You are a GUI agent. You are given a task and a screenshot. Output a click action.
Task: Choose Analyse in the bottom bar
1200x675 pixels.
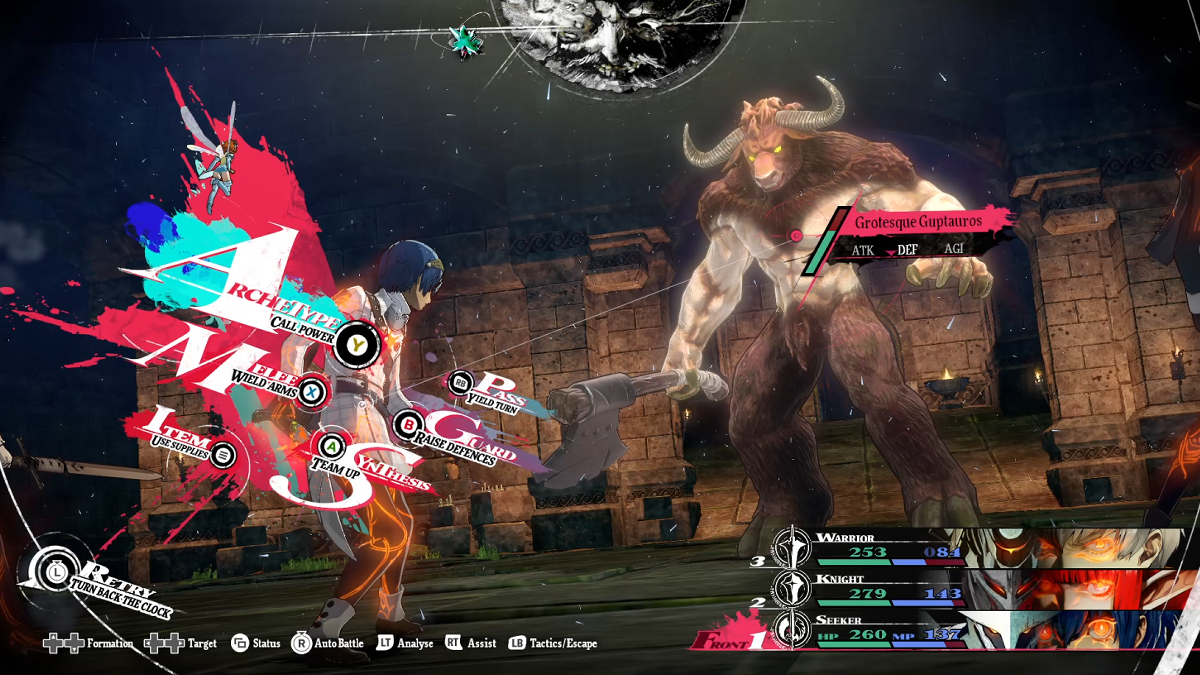click(x=405, y=643)
